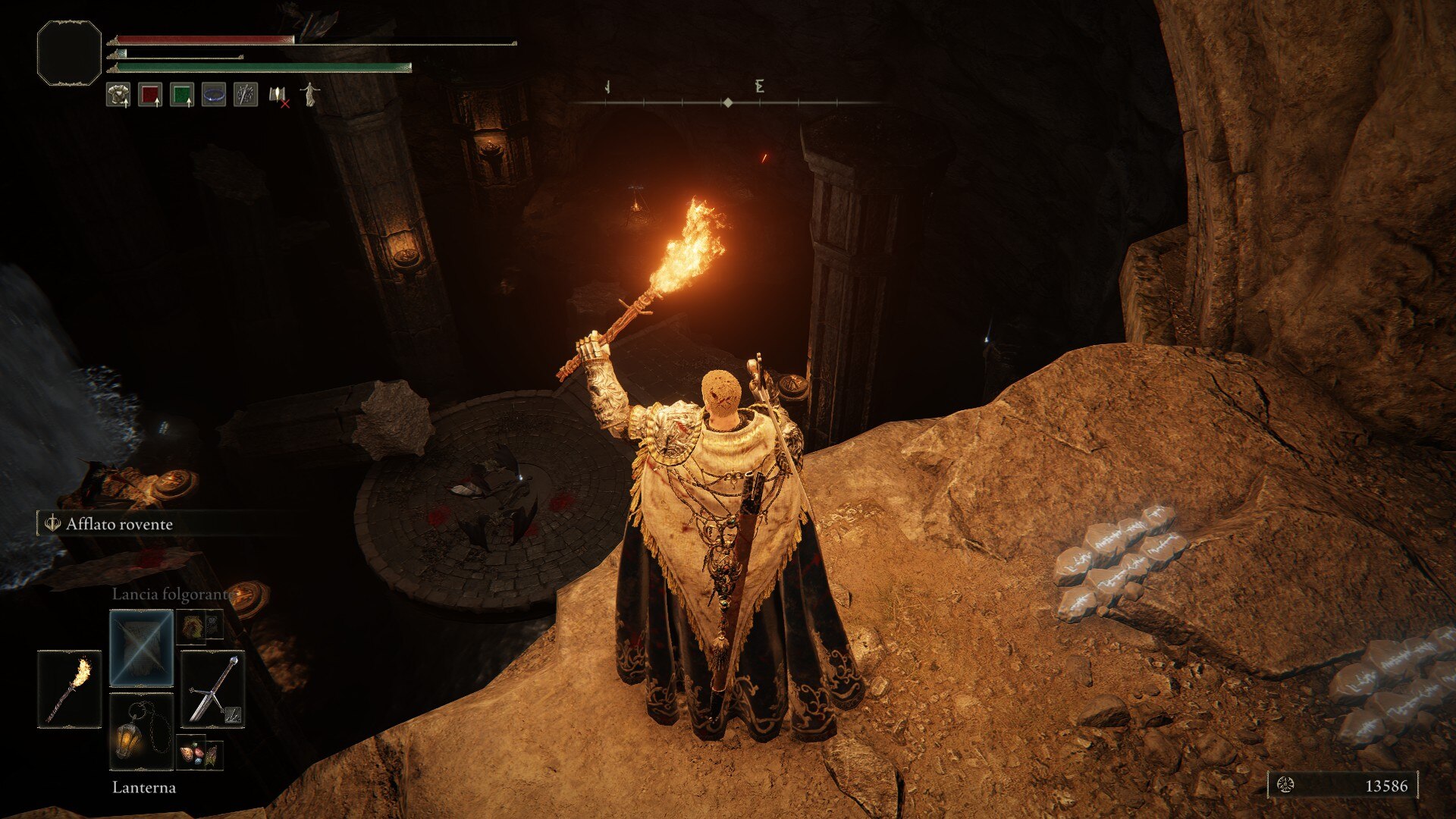Select the greatsword in the right-hand slot

point(213,689)
